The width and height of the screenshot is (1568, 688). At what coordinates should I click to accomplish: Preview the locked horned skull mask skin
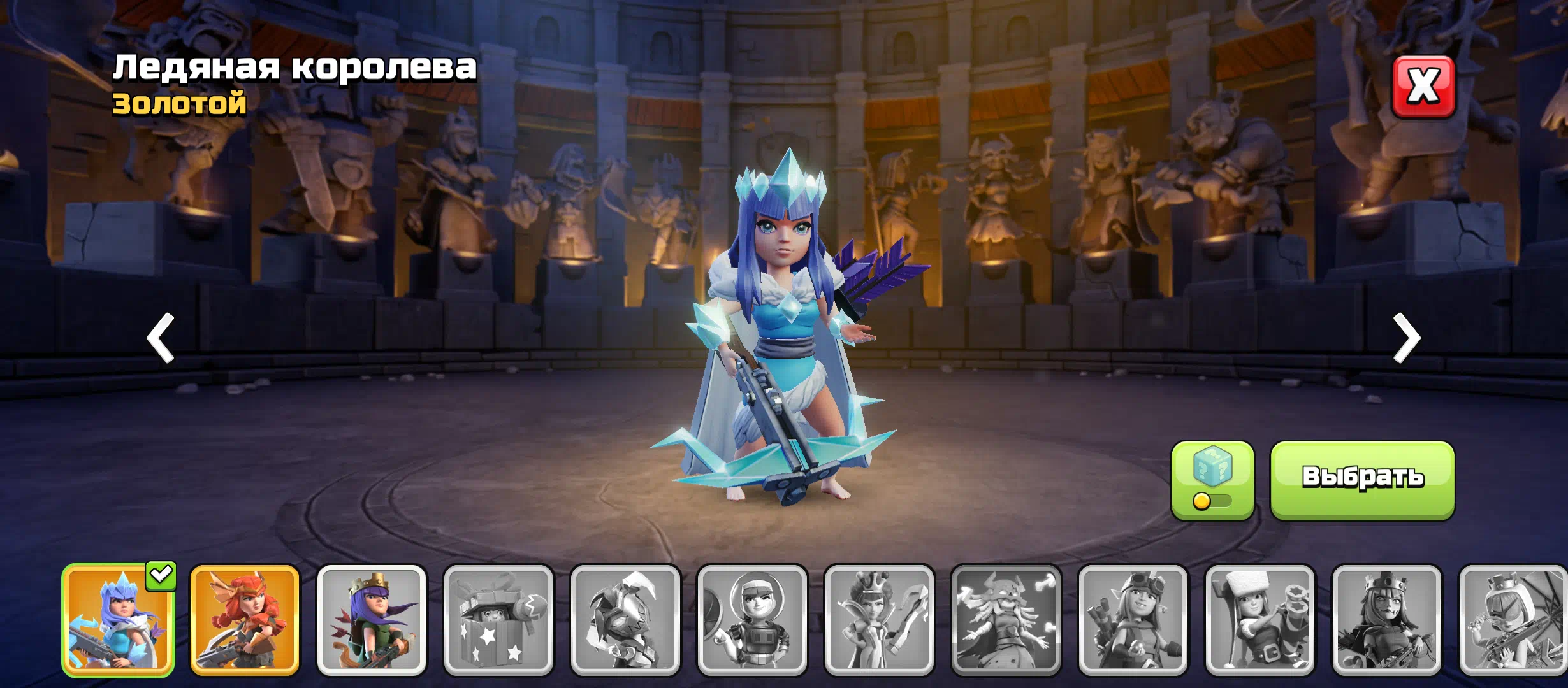pos(1006,620)
